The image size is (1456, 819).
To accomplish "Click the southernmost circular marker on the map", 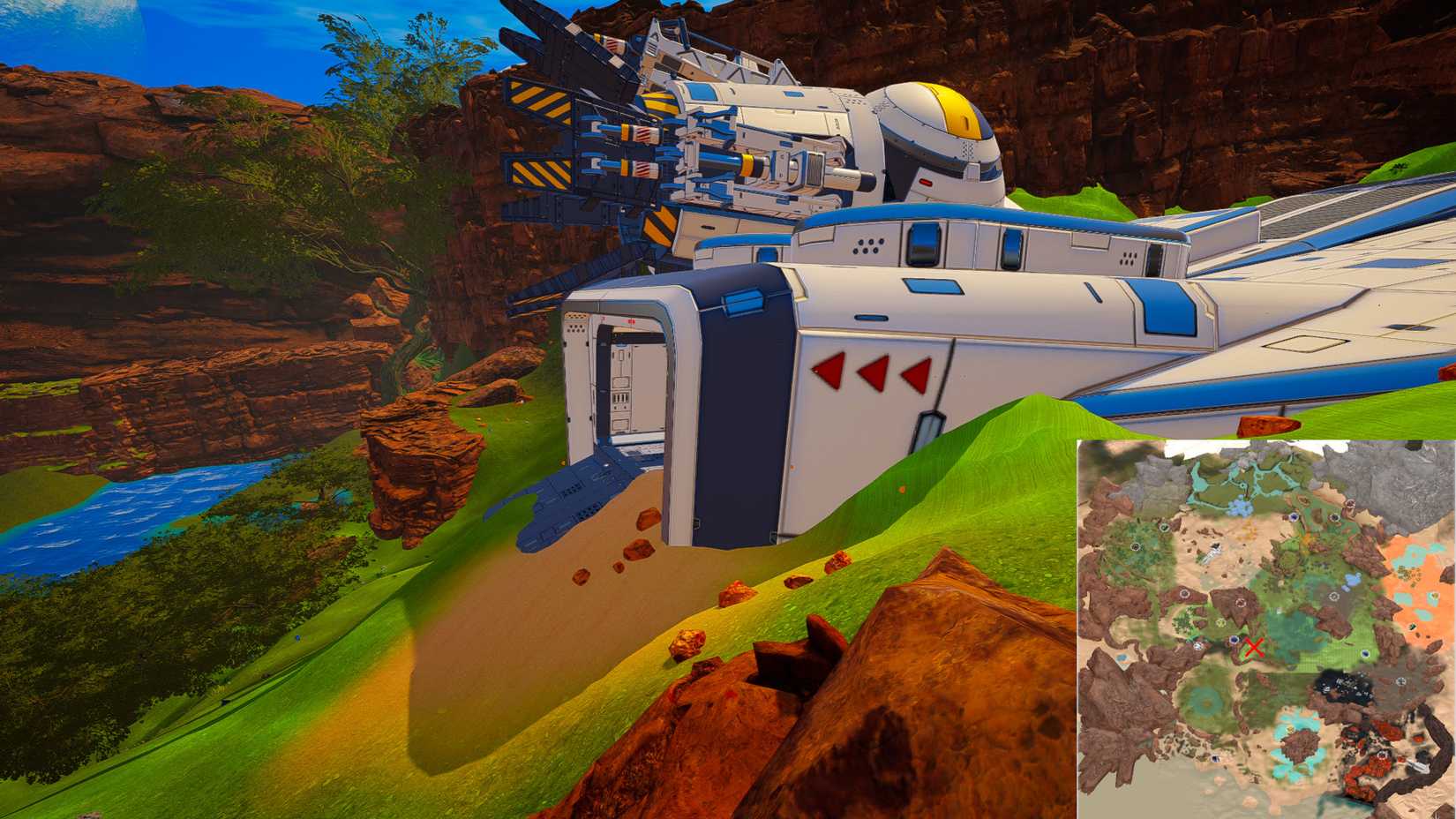I will pos(1216,757).
